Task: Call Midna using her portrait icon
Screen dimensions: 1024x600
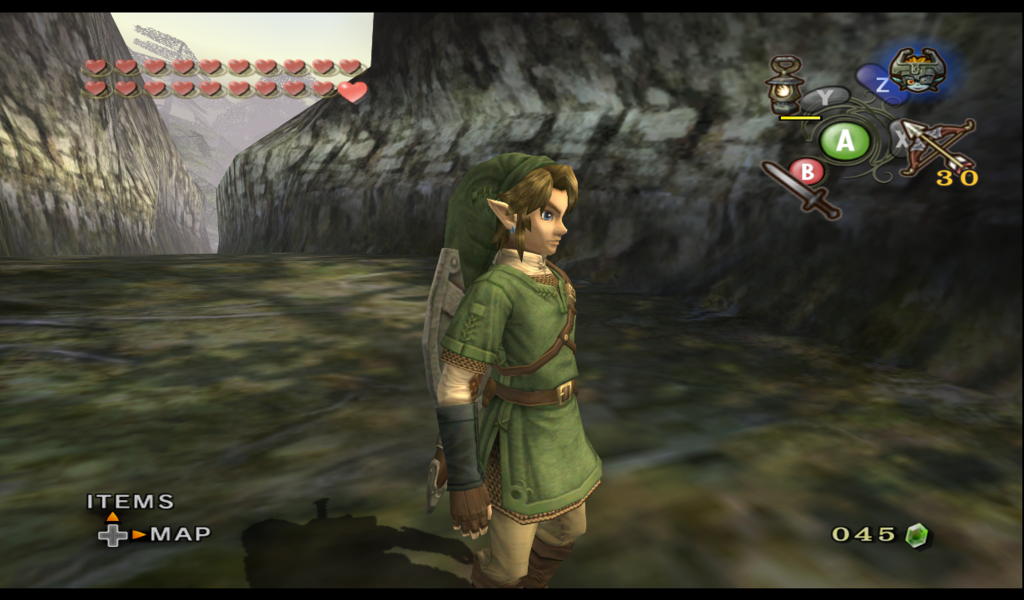Action: (x=917, y=70)
